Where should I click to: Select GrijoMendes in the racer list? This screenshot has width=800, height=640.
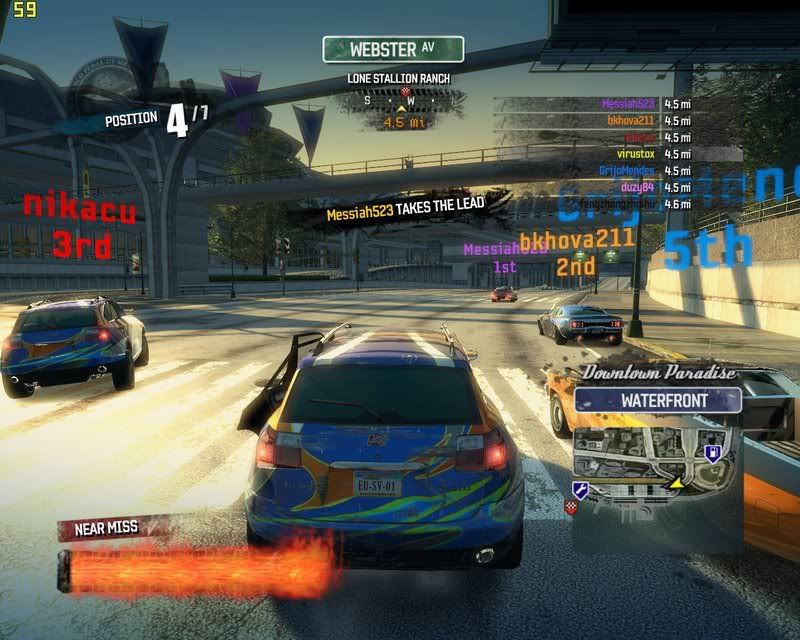[x=628, y=171]
